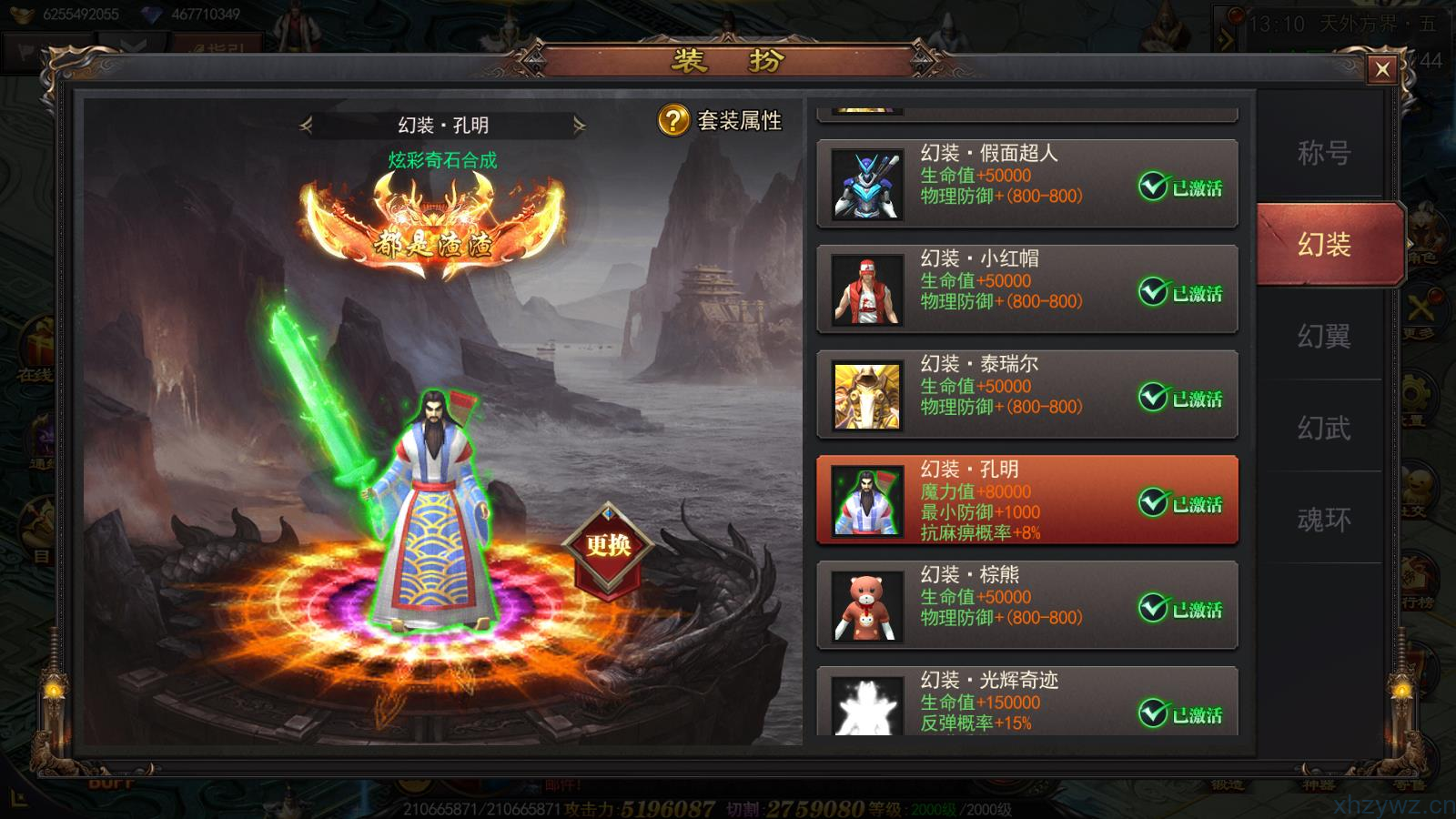Expand the right-edge chevron near the clock
This screenshot has width=1456, height=819.
coord(1225,38)
